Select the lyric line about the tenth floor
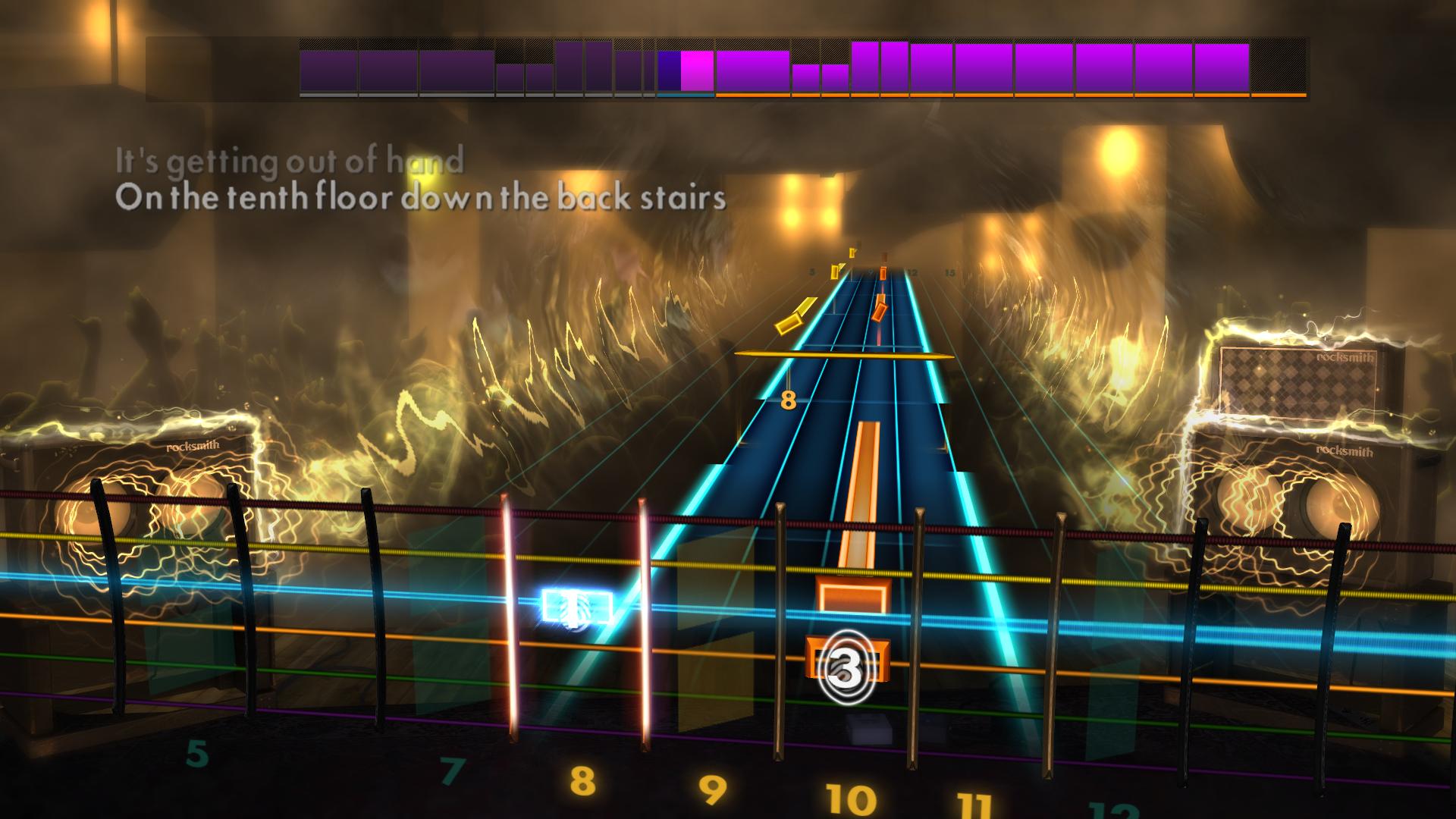The width and height of the screenshot is (1456, 819). pos(422,197)
